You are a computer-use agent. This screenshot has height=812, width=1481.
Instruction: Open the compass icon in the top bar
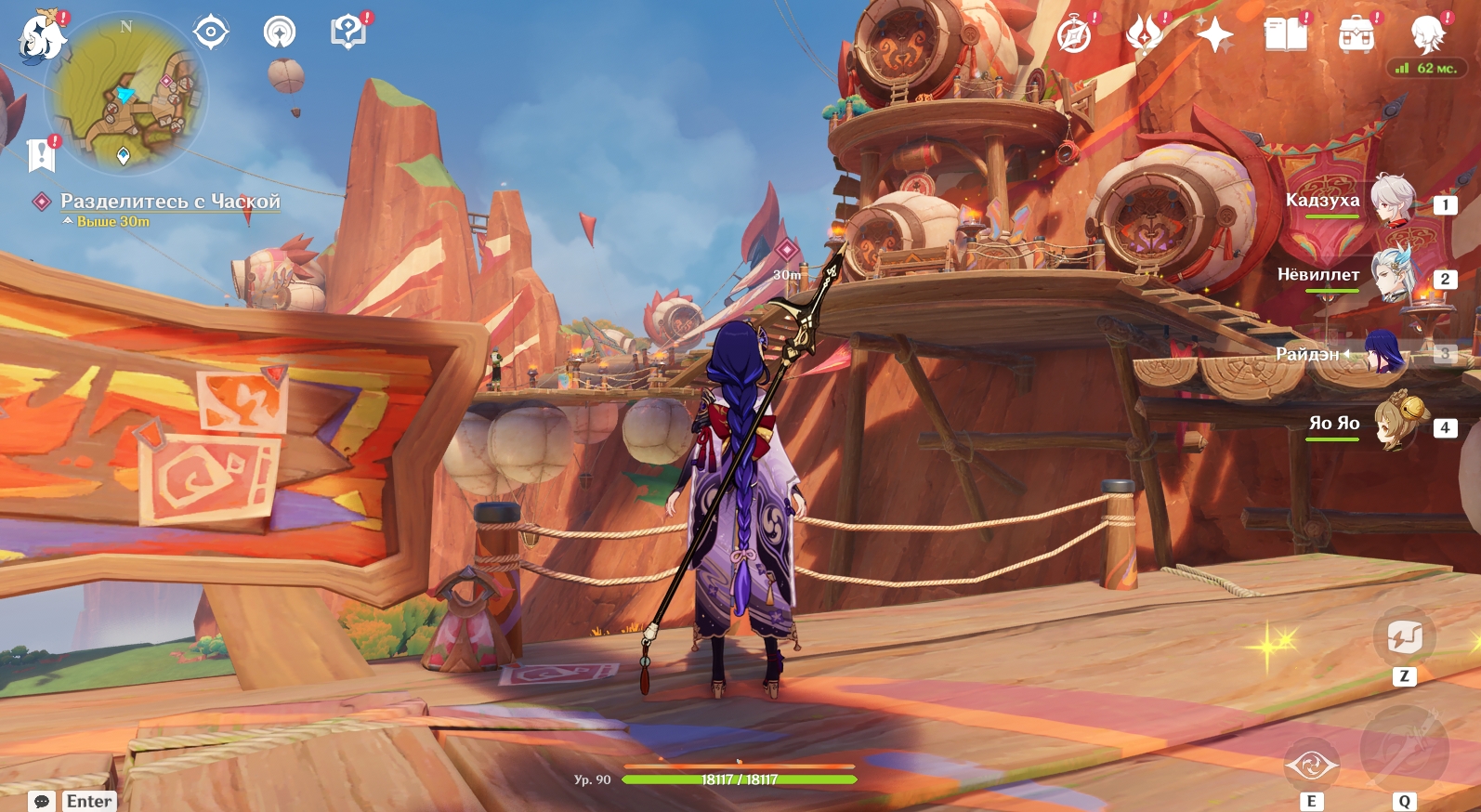(x=1074, y=36)
